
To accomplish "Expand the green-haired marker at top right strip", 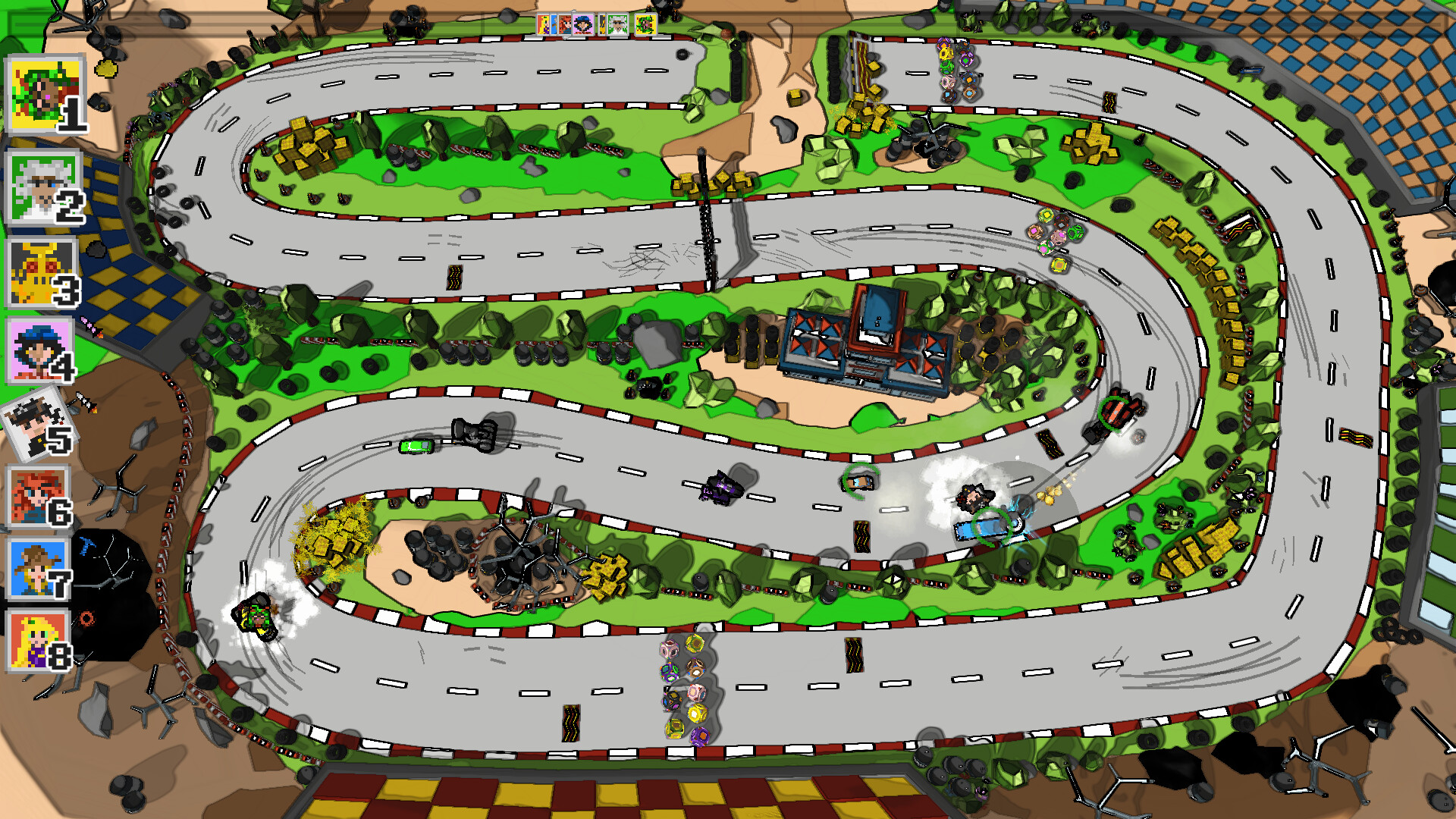I will tap(645, 25).
